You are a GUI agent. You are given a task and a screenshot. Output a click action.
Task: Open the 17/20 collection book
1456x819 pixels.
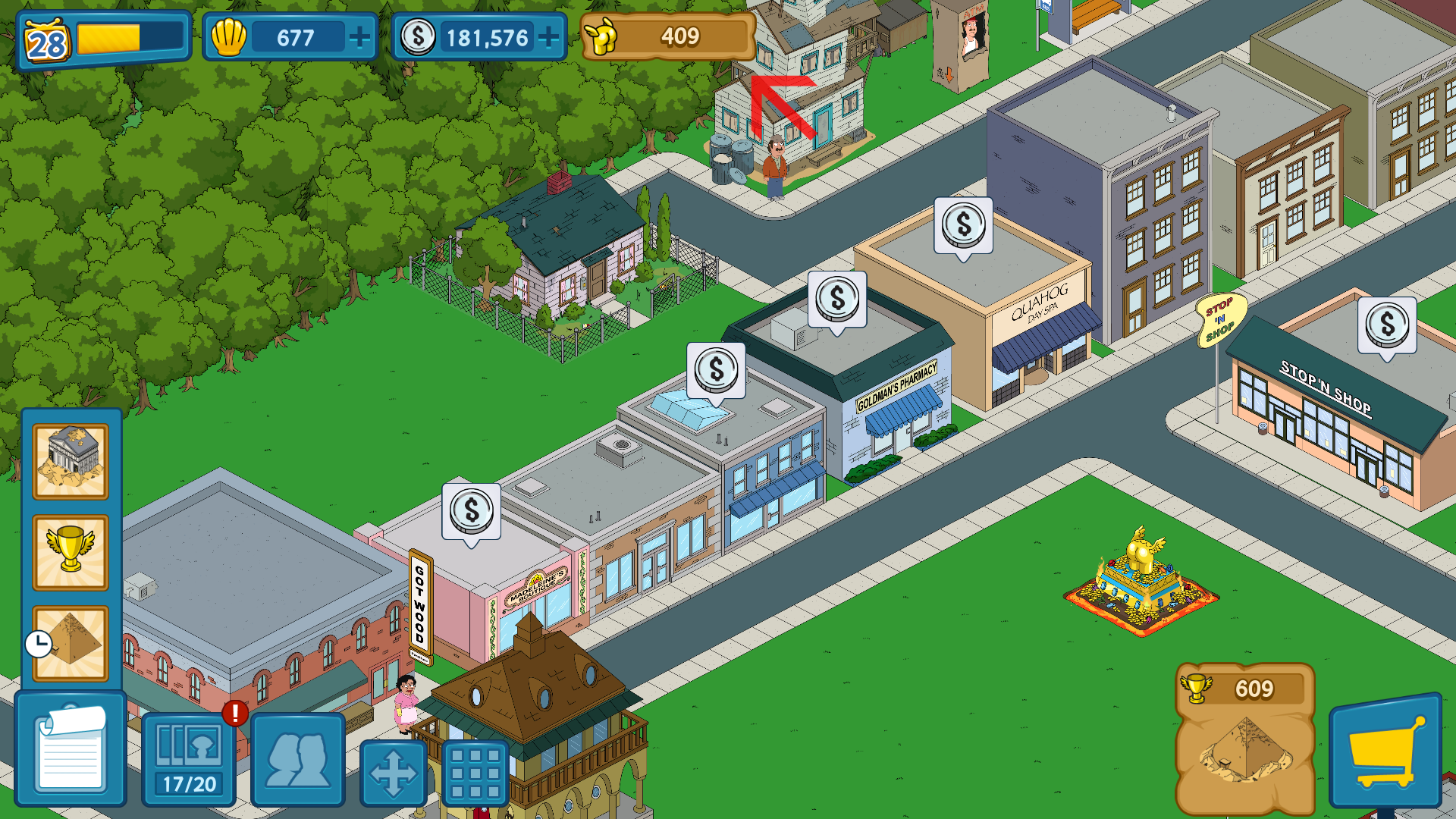click(x=189, y=758)
